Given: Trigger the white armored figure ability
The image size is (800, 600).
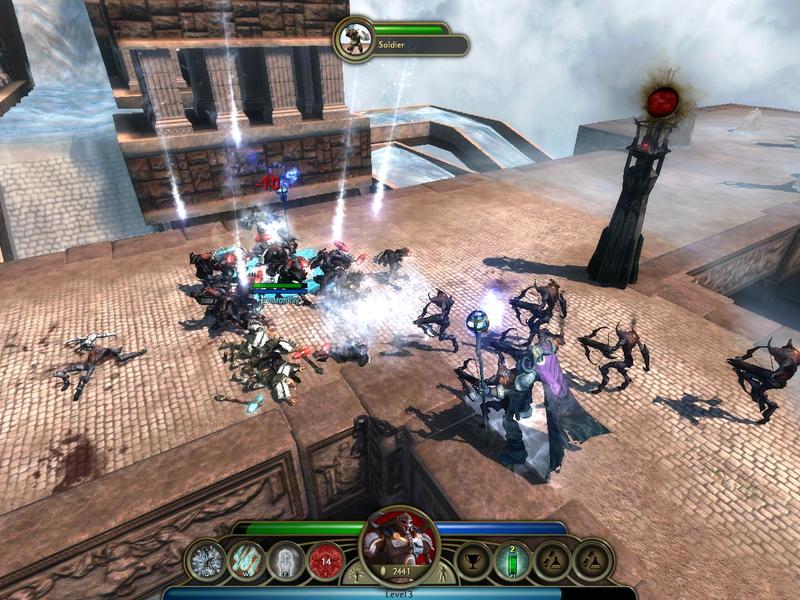Looking at the screenshot, I should pos(287,561).
